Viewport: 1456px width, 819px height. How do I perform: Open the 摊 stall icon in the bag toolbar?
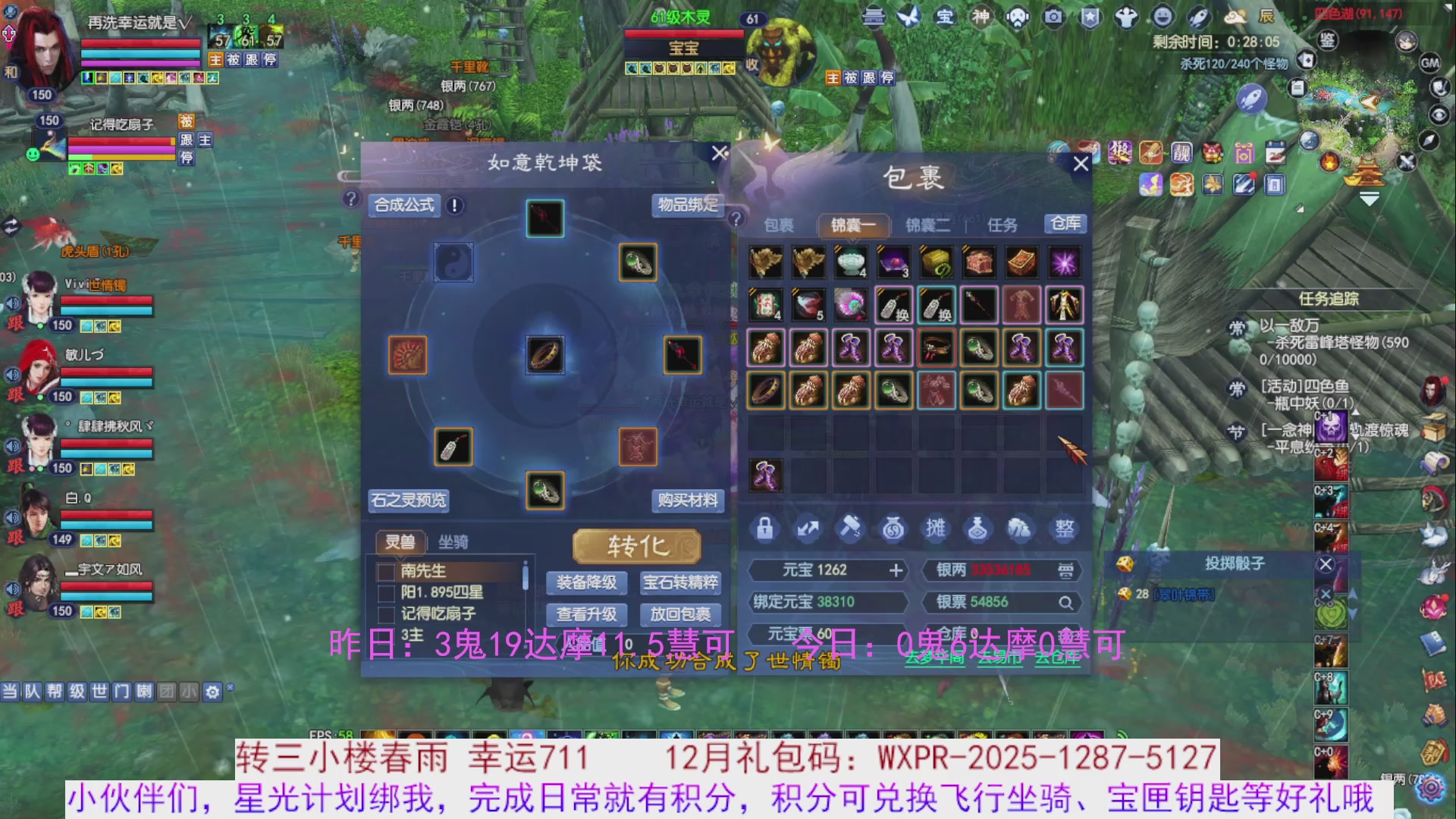coord(936,529)
